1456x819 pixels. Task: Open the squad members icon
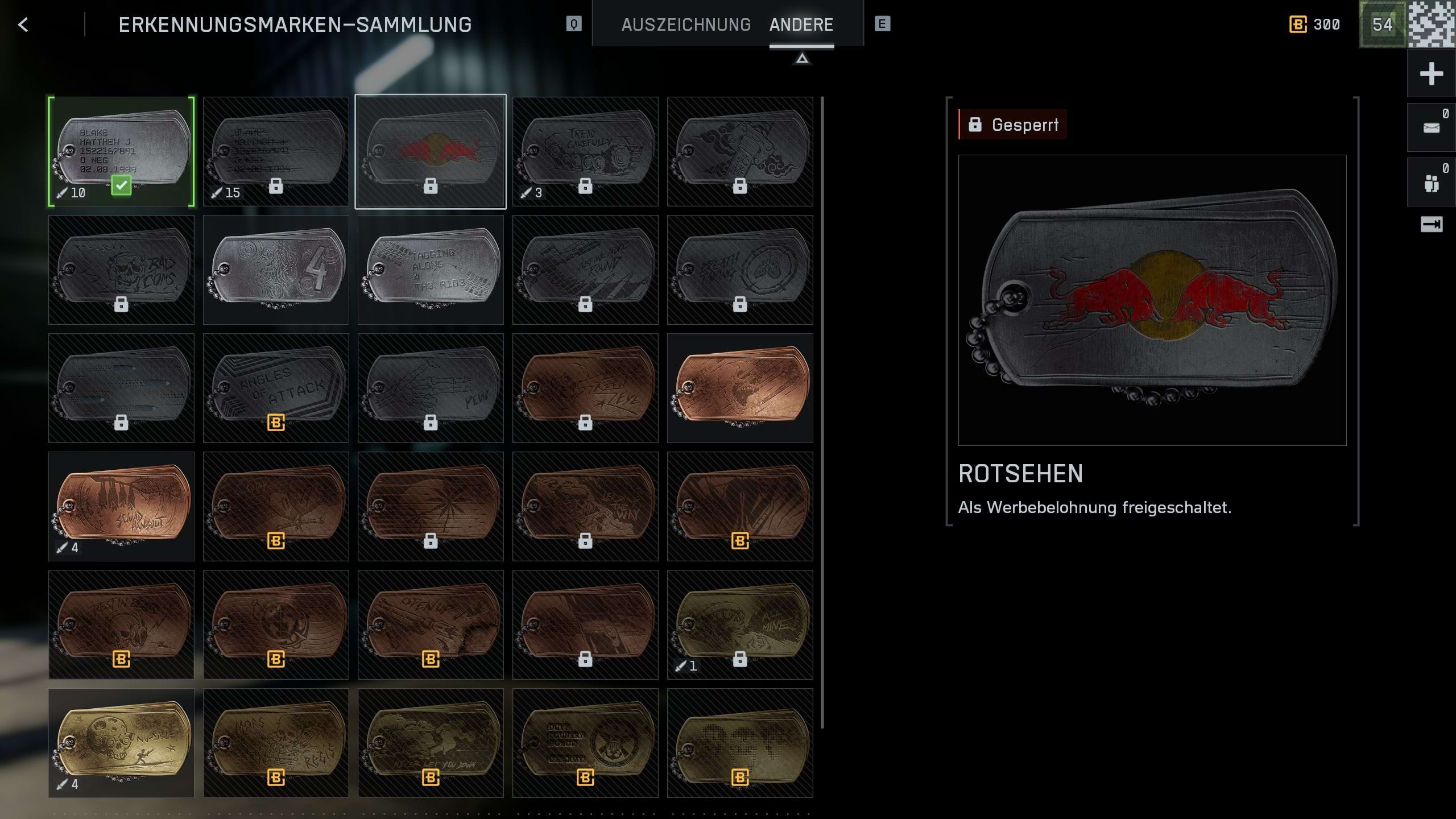pyautogui.click(x=1431, y=183)
